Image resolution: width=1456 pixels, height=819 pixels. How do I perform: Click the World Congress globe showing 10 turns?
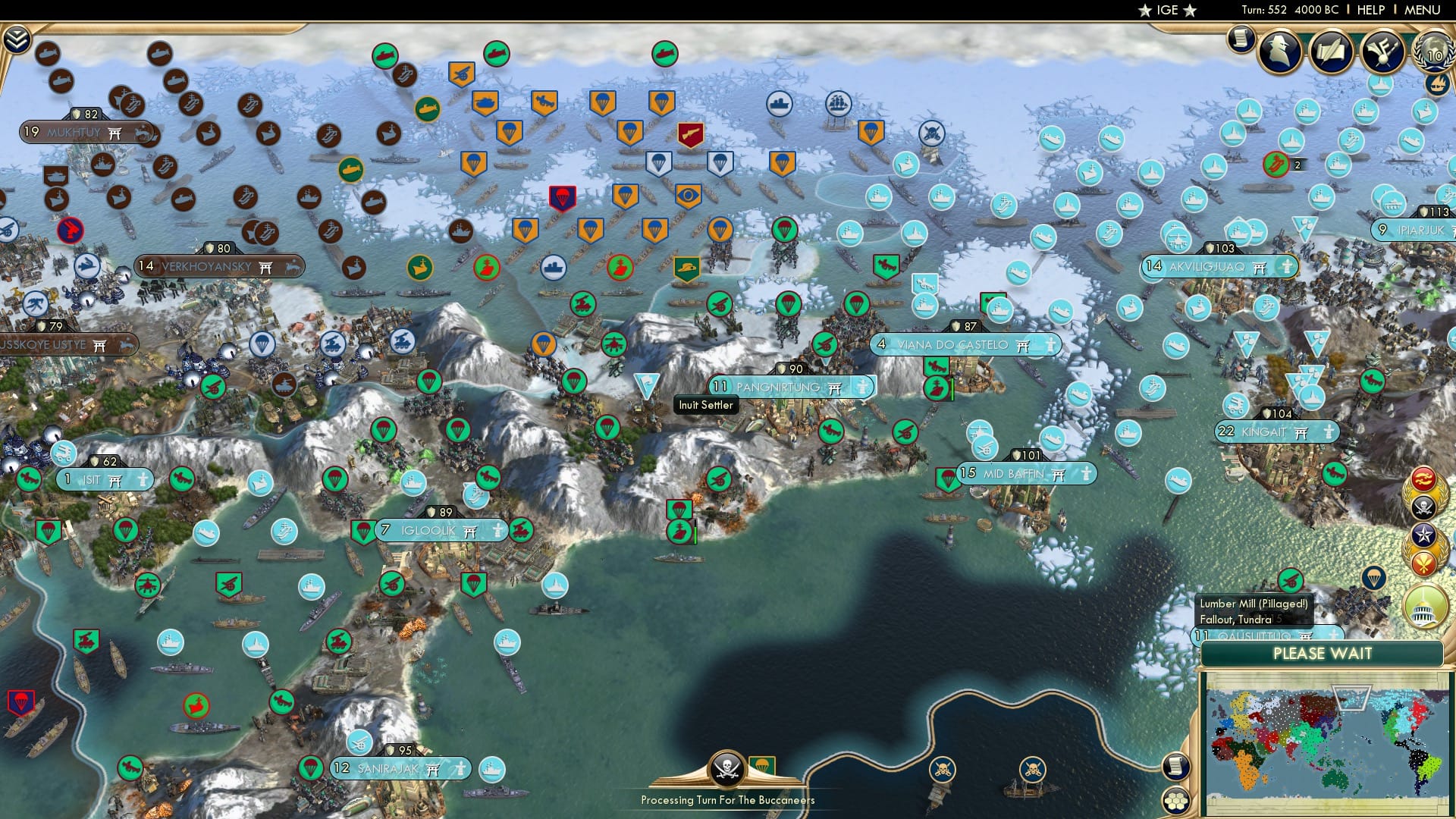point(1432,53)
